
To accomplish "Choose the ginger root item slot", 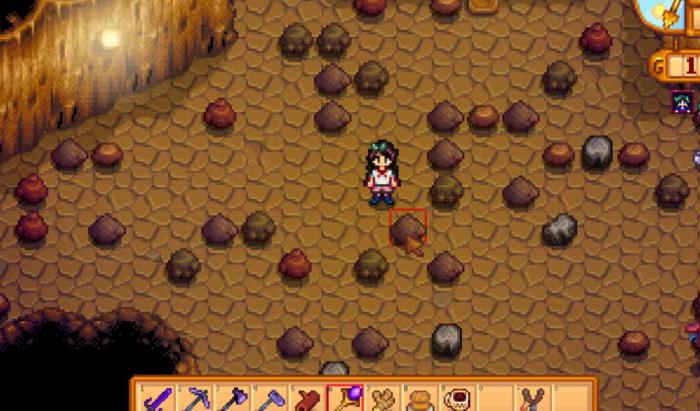I will click(383, 398).
